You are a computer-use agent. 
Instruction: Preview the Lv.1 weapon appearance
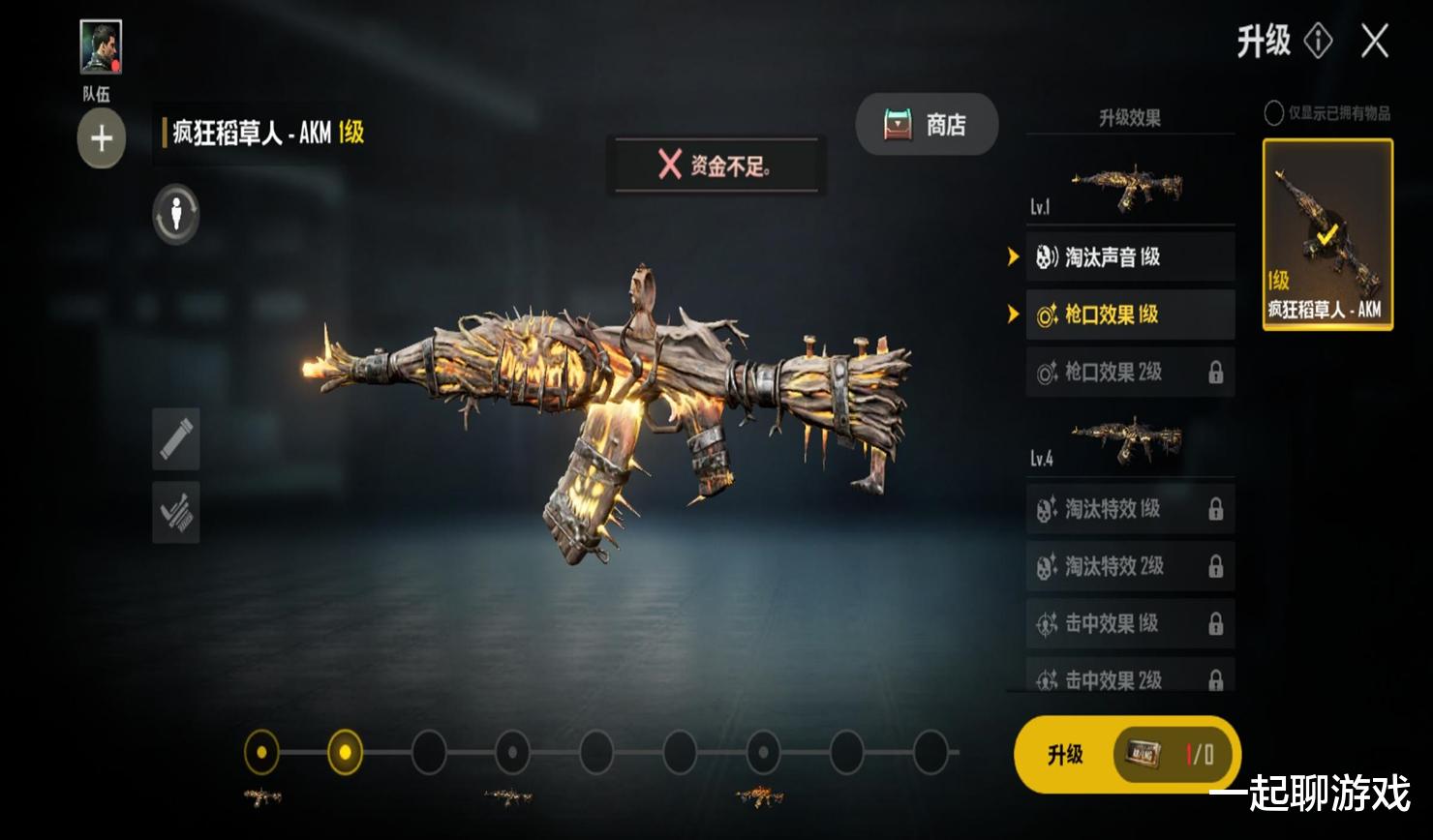point(1129,186)
